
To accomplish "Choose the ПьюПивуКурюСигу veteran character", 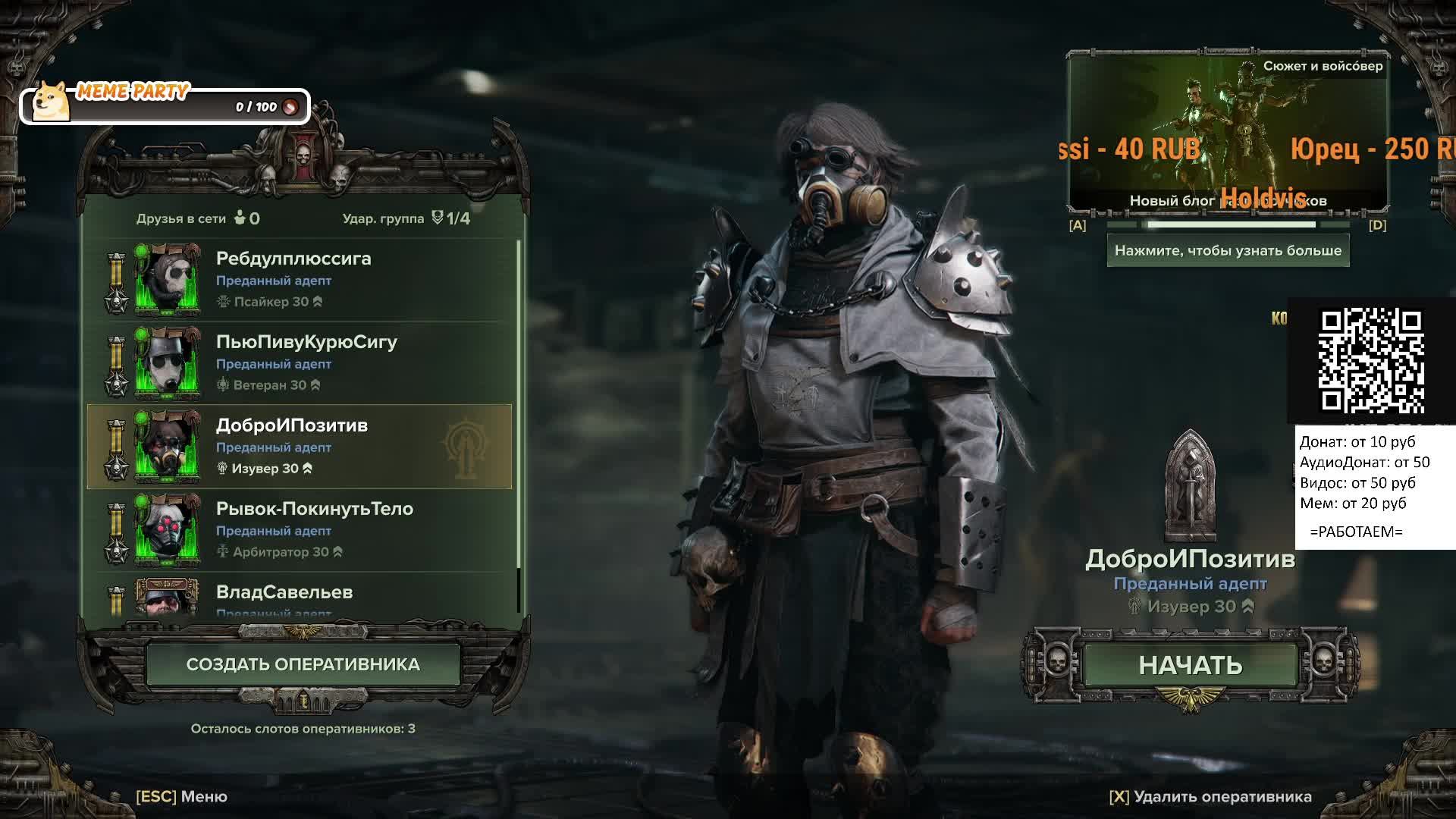I will (300, 362).
